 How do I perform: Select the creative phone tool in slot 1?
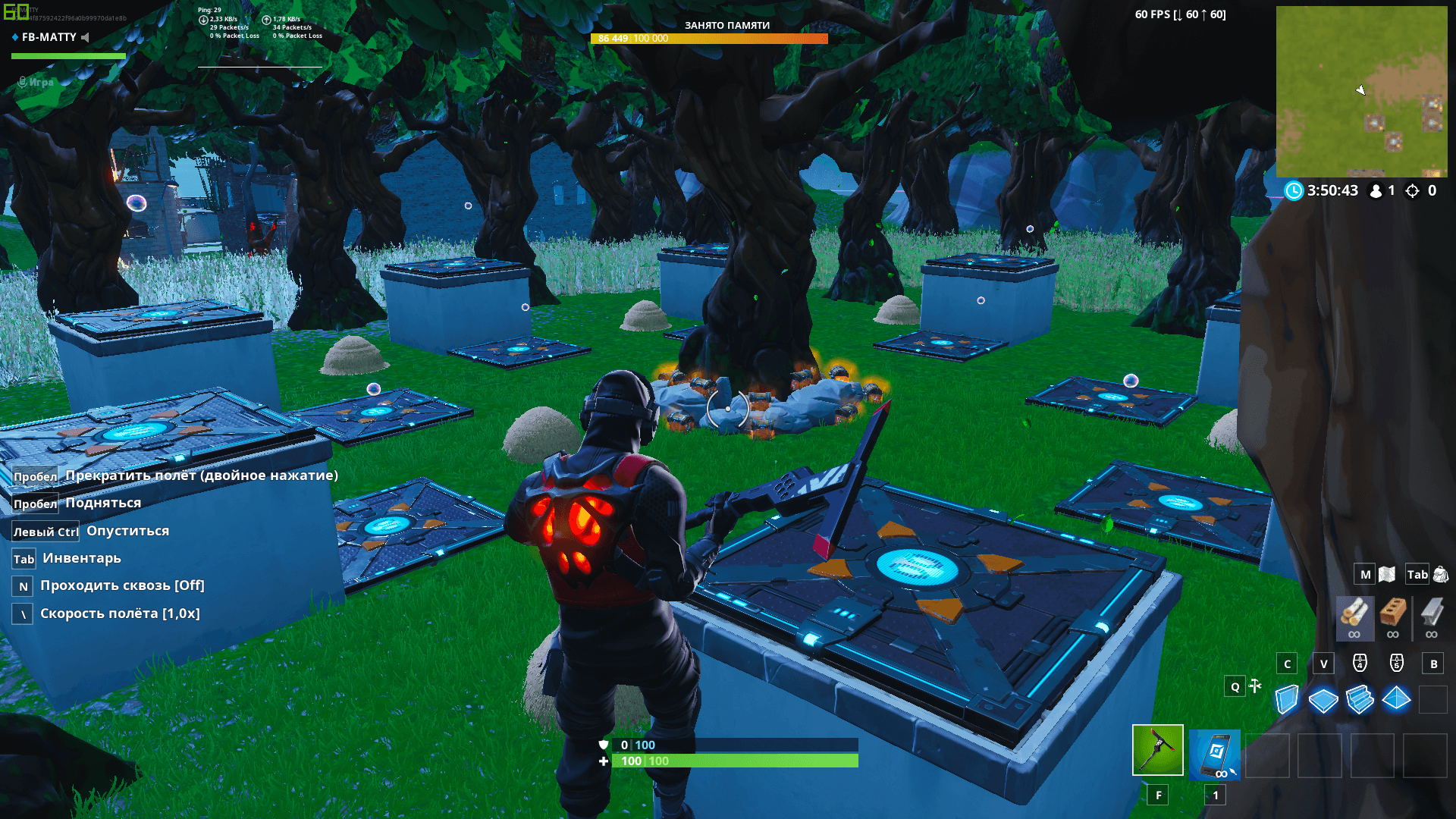[x=1214, y=754]
